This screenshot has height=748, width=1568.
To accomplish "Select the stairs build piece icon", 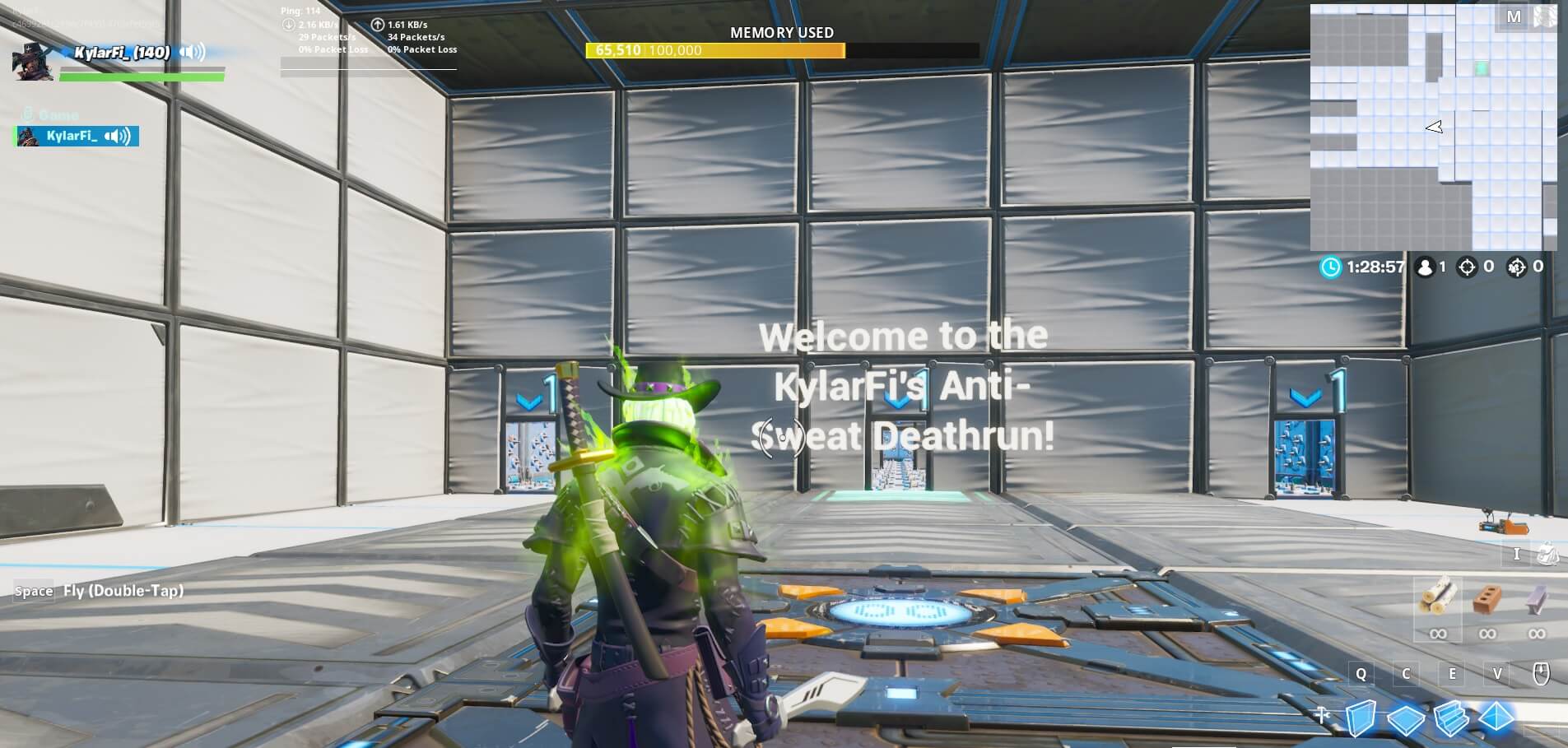I will pos(1450,719).
